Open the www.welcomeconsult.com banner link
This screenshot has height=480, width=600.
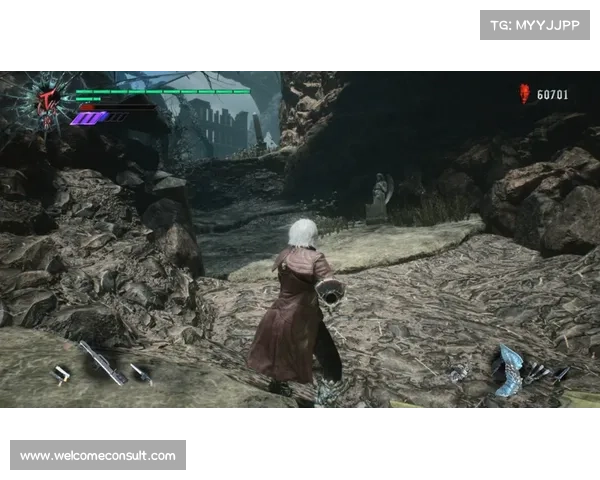click(99, 456)
